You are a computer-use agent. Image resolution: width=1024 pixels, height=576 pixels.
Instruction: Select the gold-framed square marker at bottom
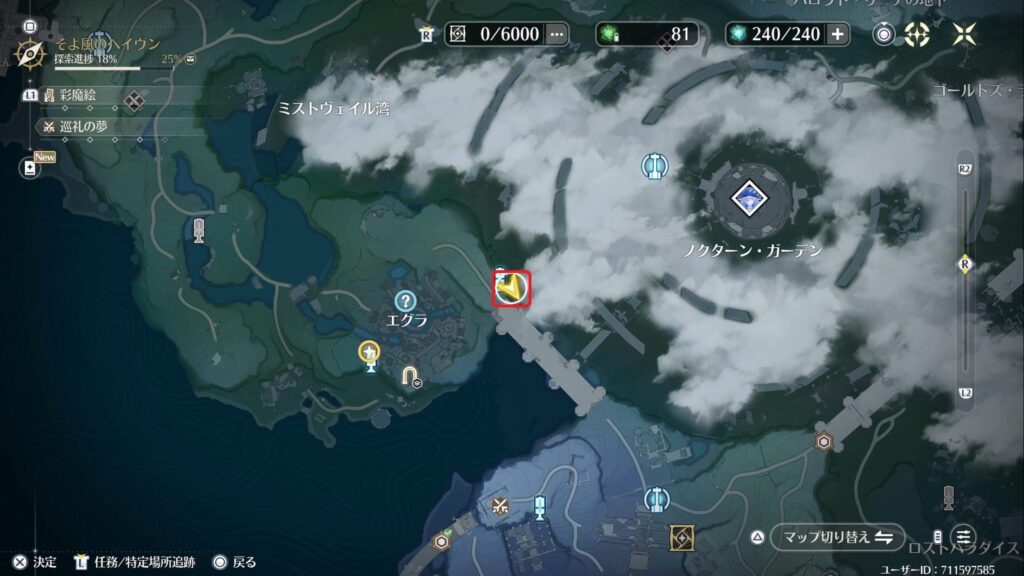684,537
